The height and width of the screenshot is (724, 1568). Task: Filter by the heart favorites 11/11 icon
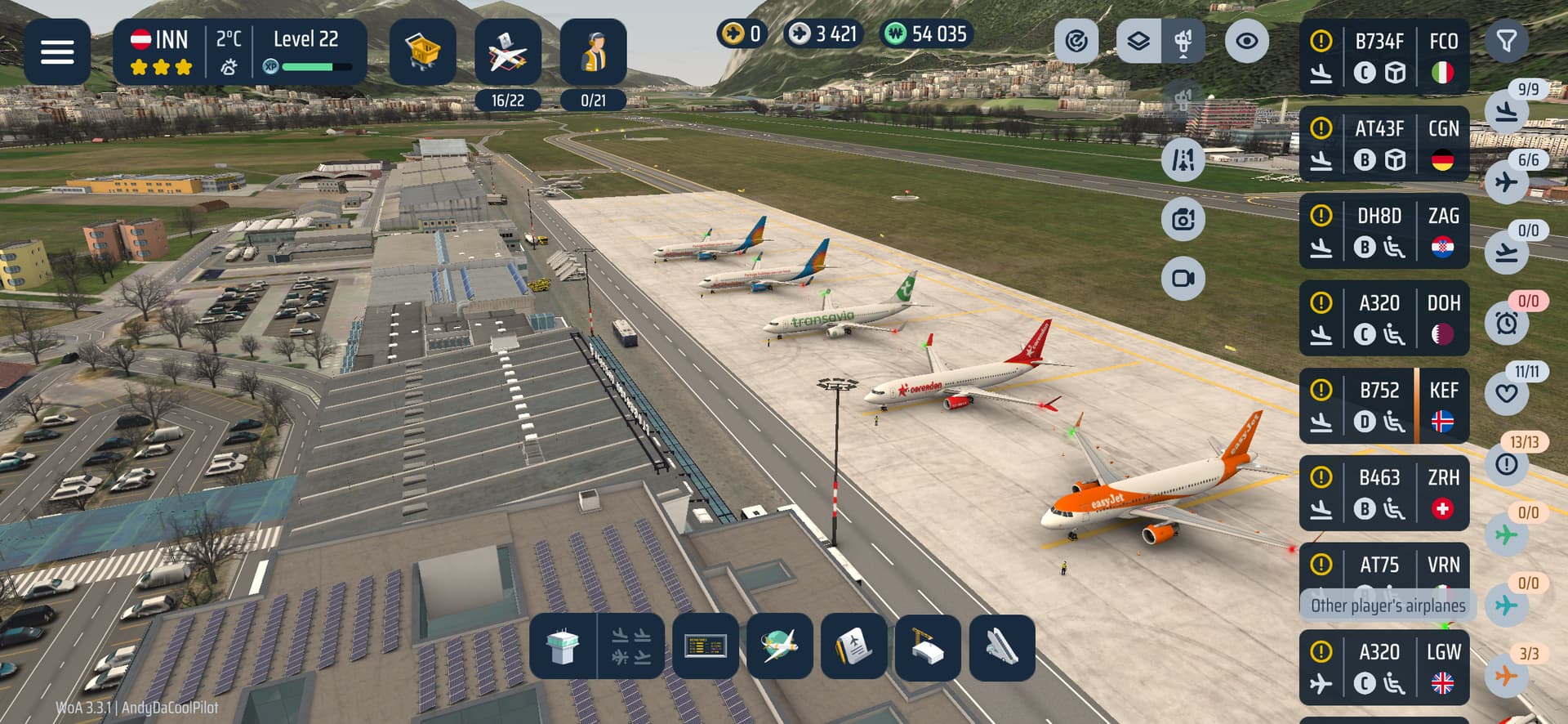tap(1507, 393)
